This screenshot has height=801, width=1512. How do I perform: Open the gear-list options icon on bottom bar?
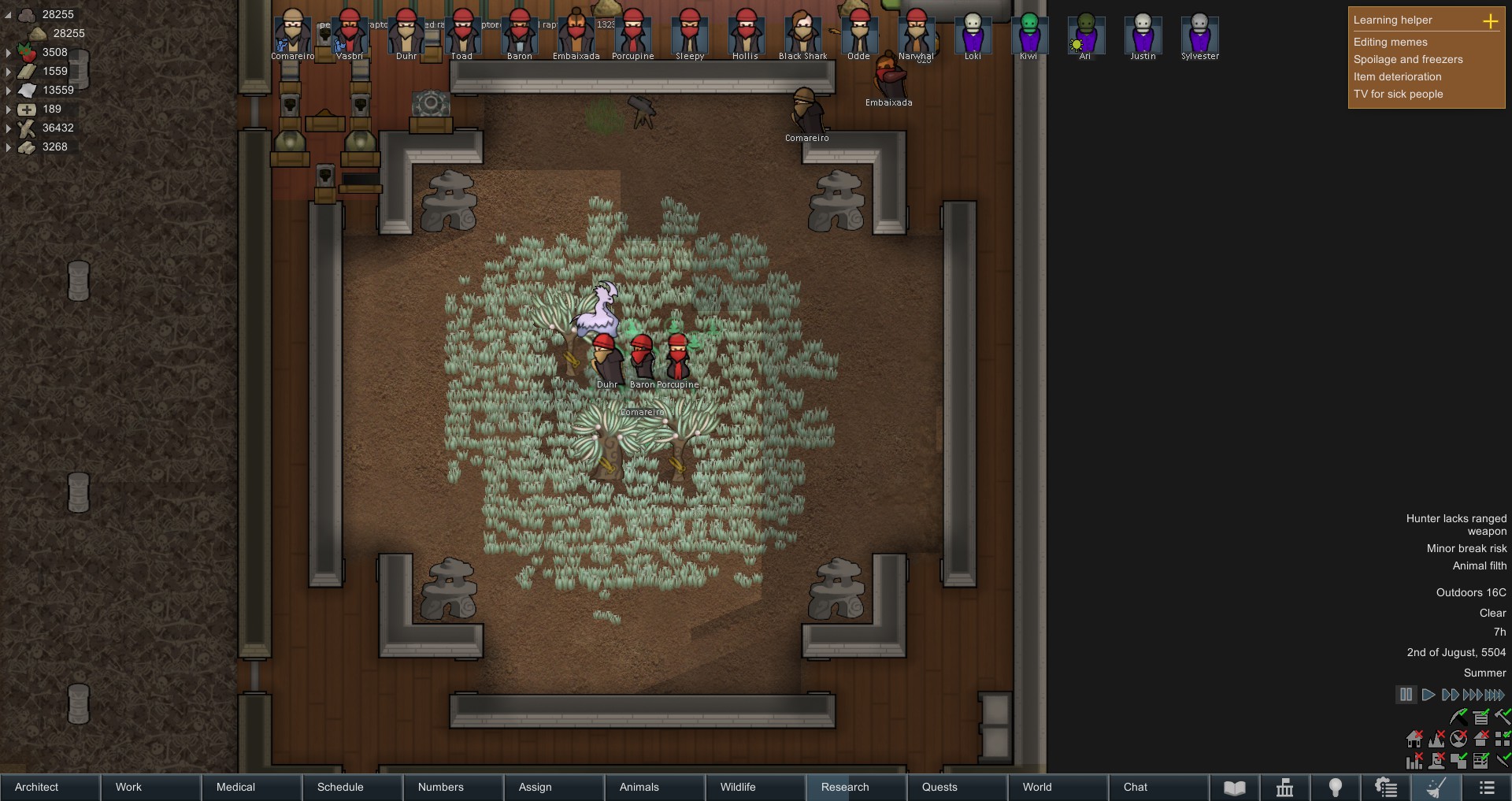tap(1384, 788)
